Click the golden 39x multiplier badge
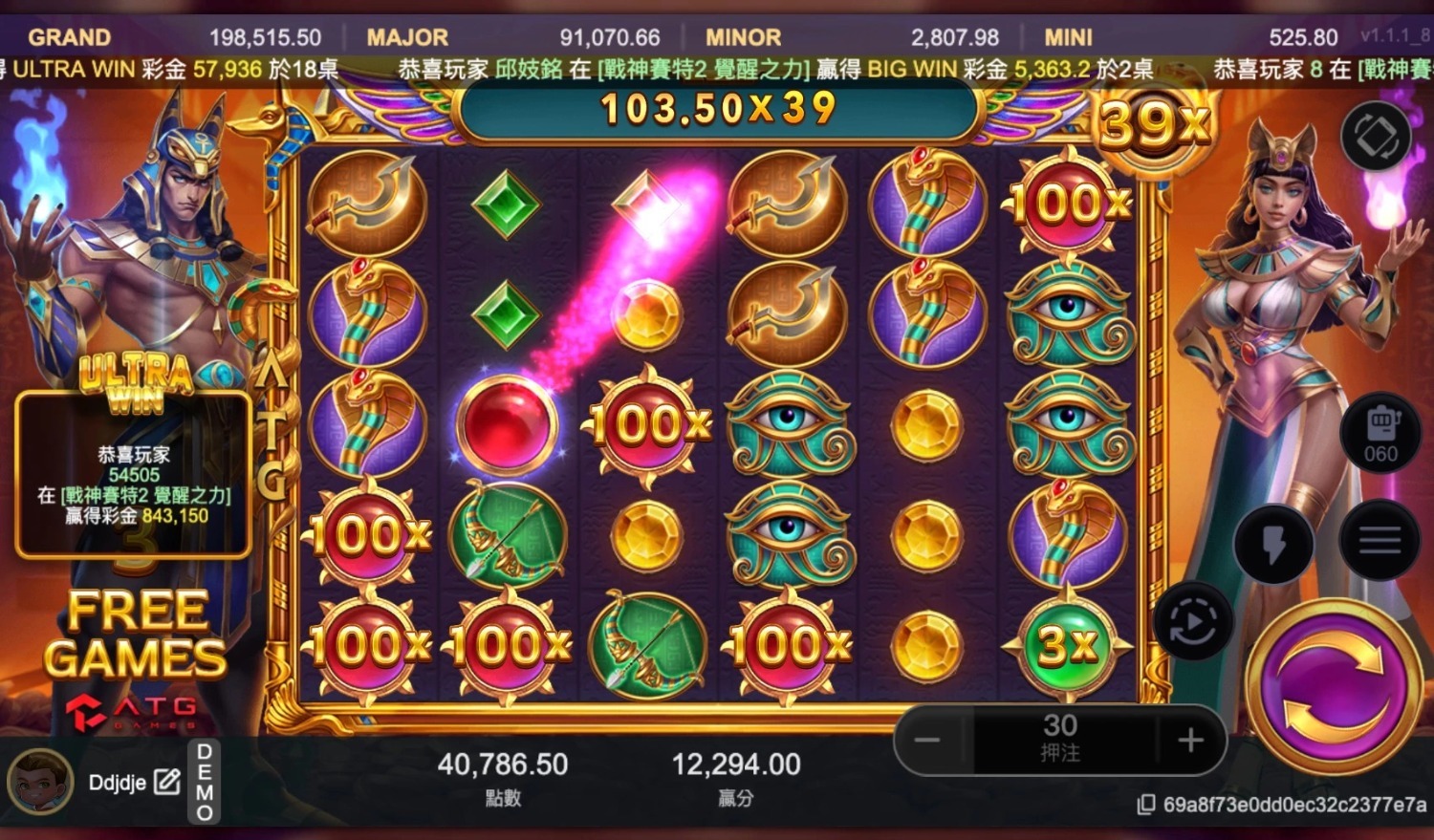Image resolution: width=1434 pixels, height=840 pixels. [x=1155, y=122]
